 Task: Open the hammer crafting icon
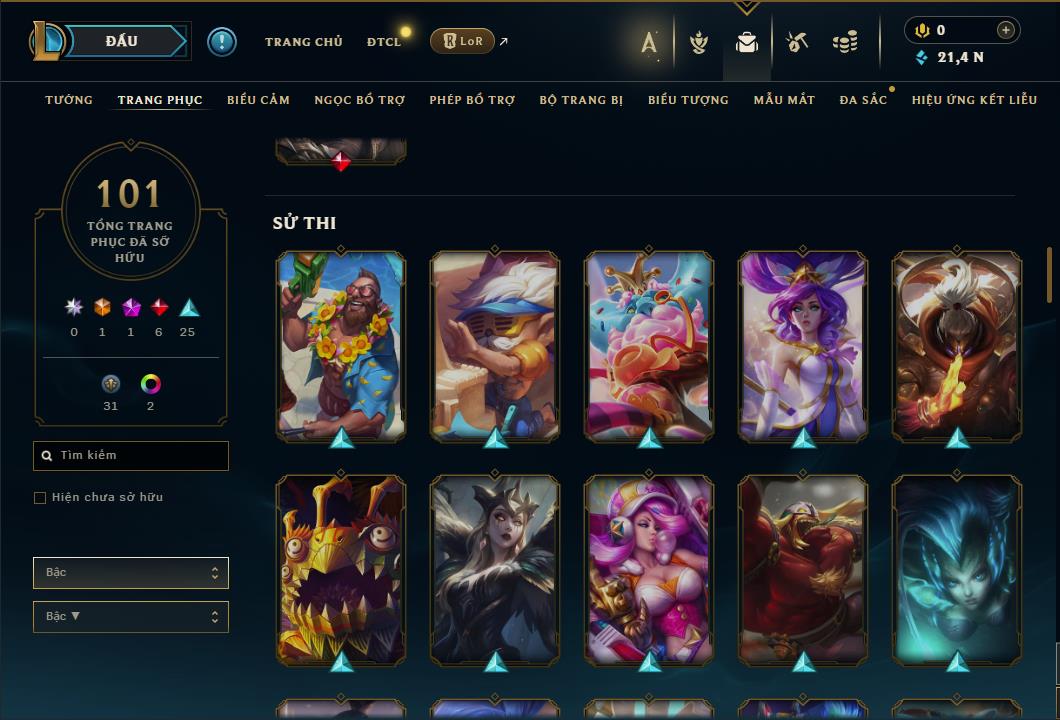pyautogui.click(x=796, y=42)
